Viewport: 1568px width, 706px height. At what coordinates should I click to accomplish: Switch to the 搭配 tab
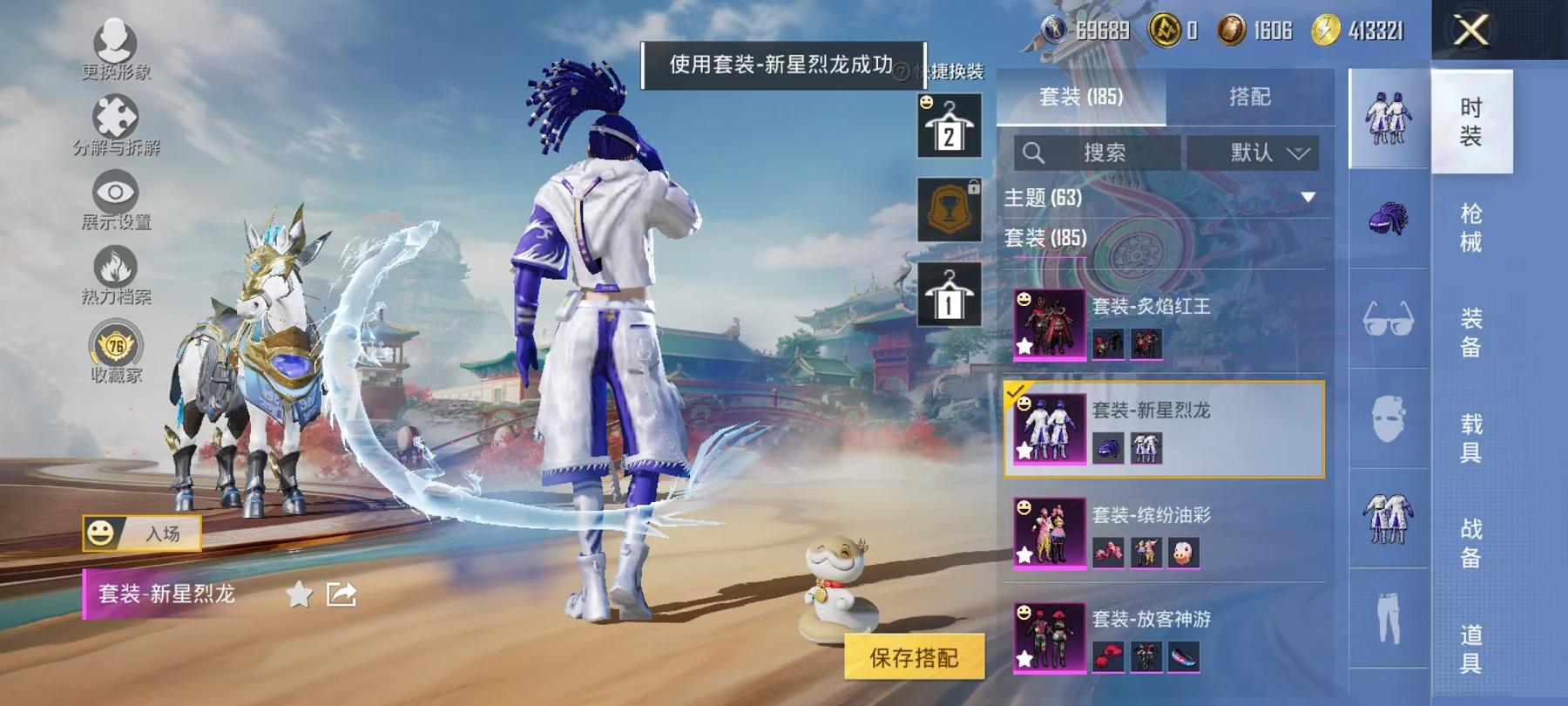[x=1248, y=97]
